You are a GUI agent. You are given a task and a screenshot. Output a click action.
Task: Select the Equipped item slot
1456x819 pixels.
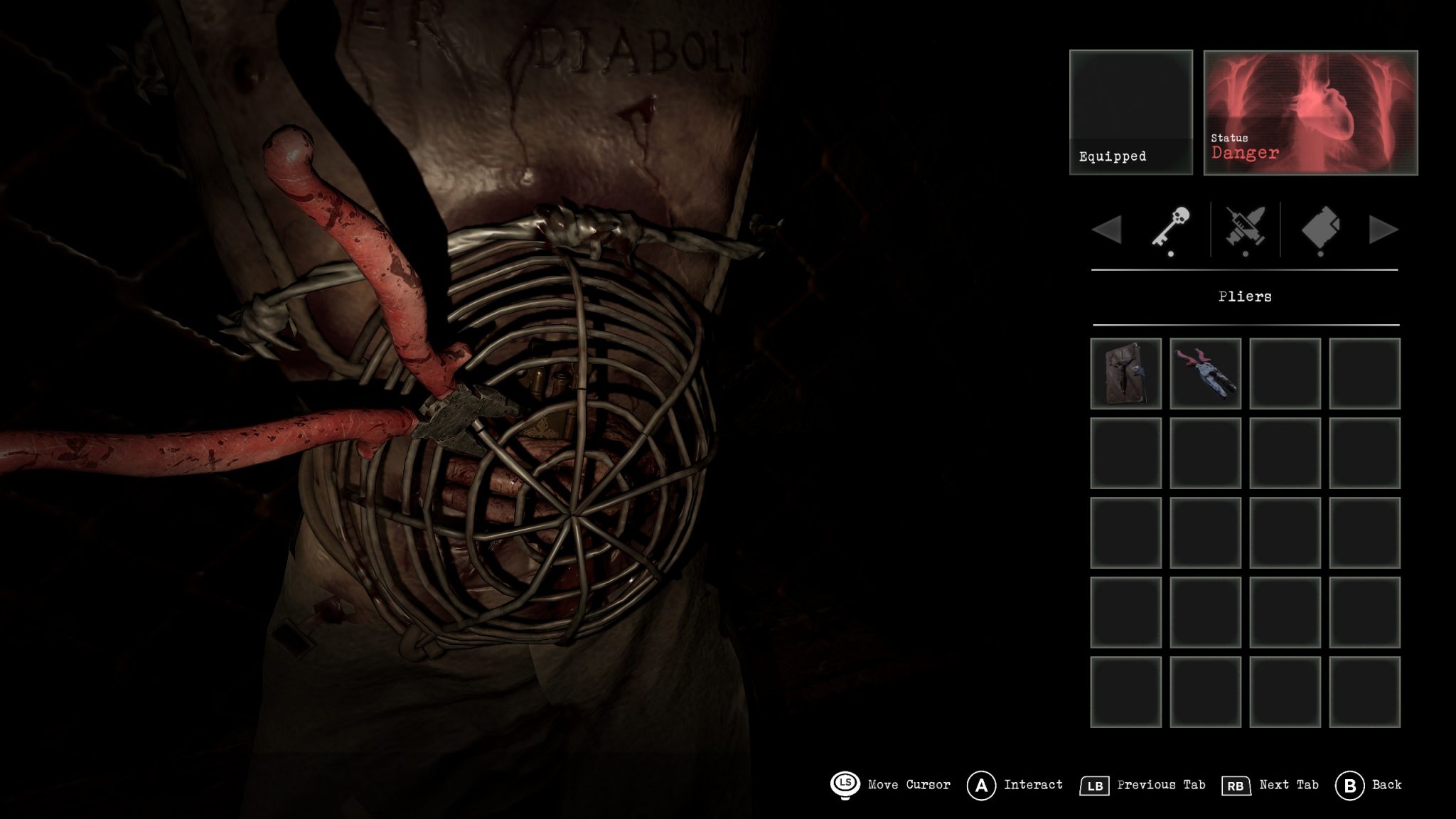(1130, 112)
